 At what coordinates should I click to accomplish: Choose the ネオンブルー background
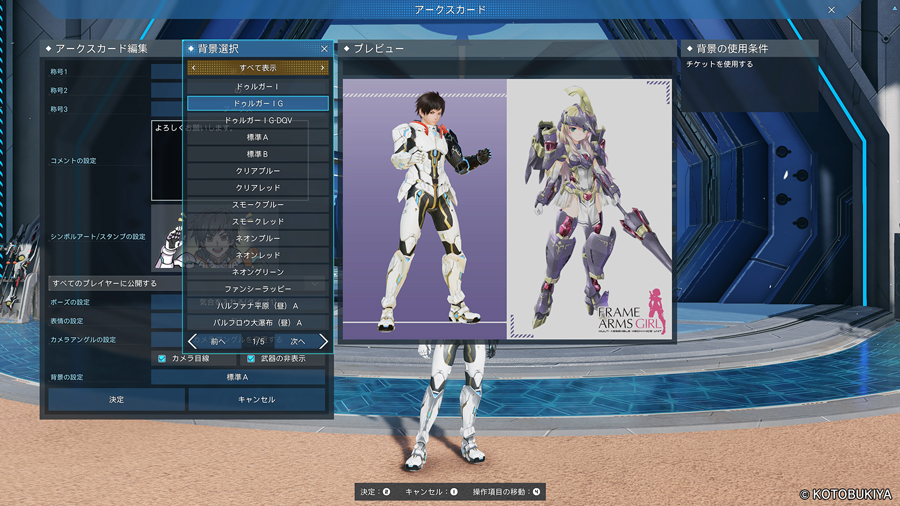point(258,238)
